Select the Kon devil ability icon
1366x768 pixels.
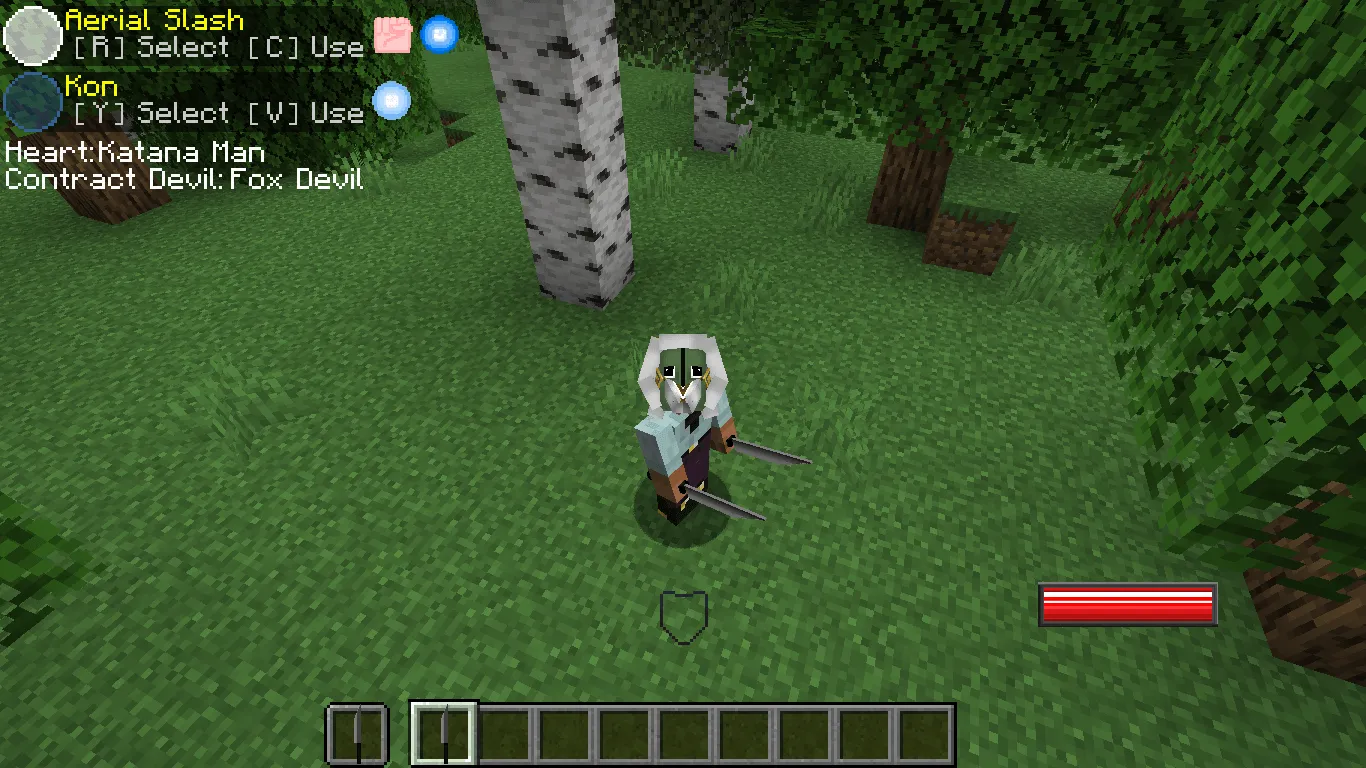(31, 100)
